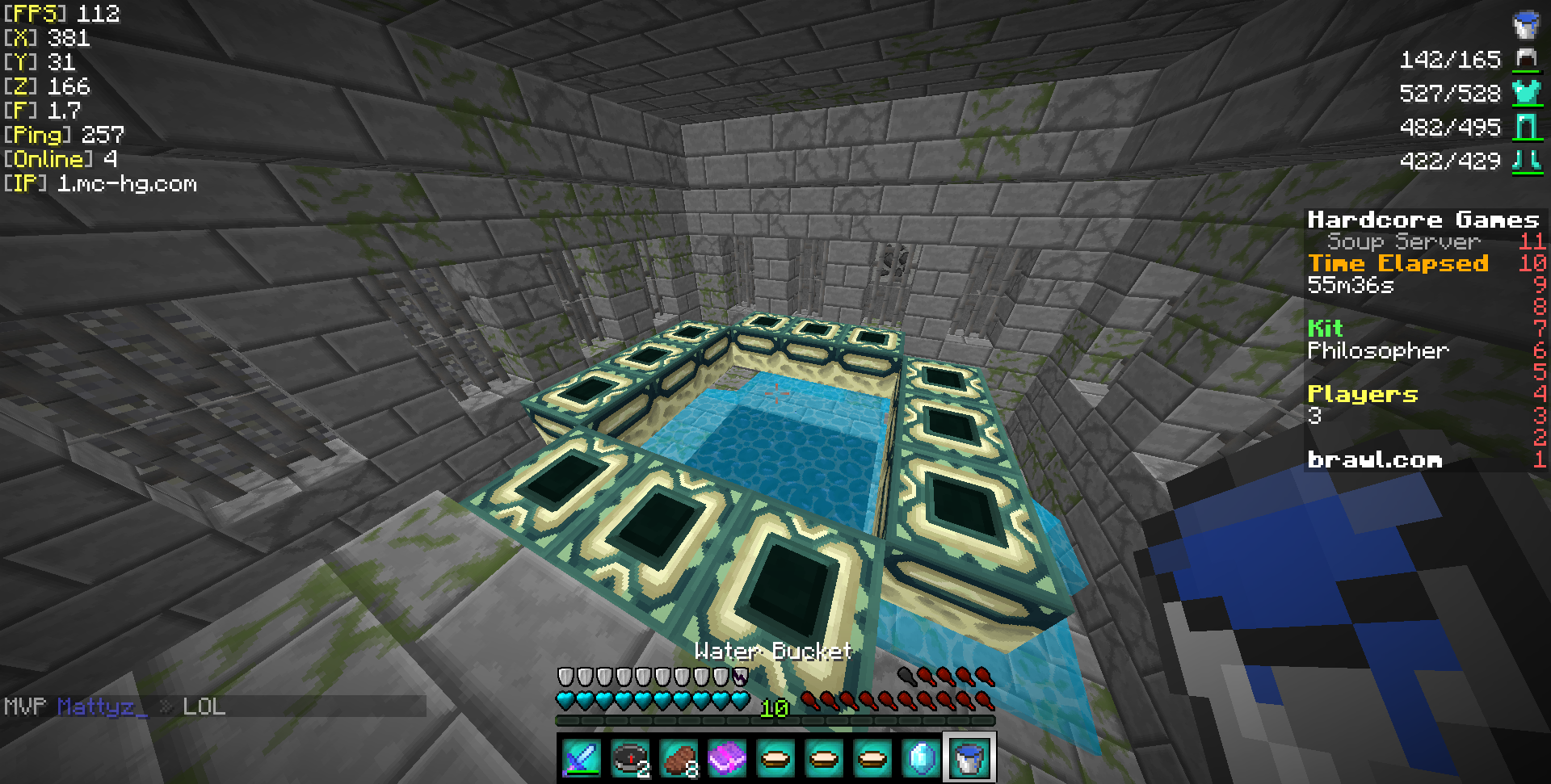Click the iron helmet armor icon
This screenshot has width=1551, height=784.
(x=1526, y=59)
